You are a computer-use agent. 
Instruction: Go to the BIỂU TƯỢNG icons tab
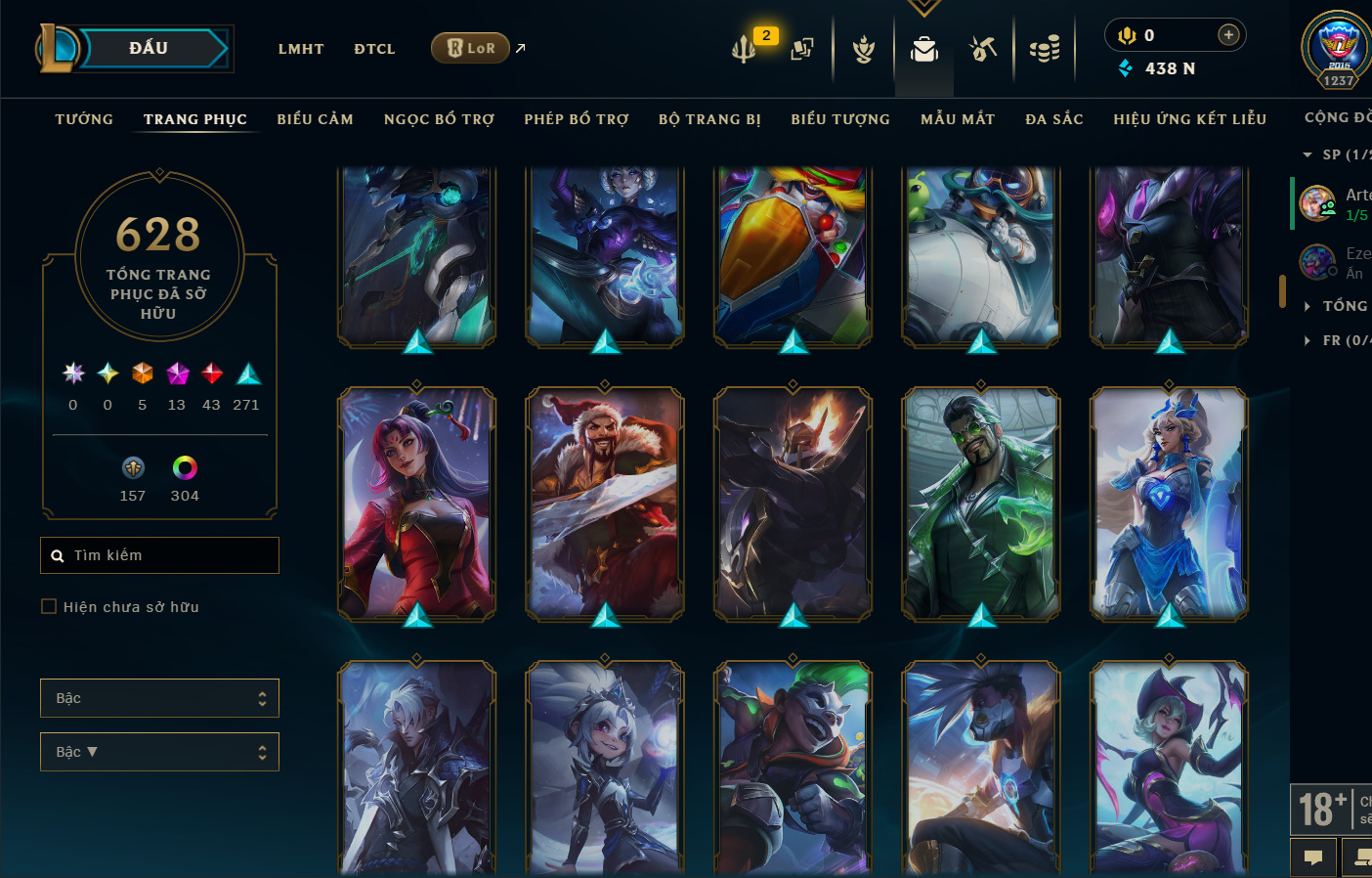point(840,119)
